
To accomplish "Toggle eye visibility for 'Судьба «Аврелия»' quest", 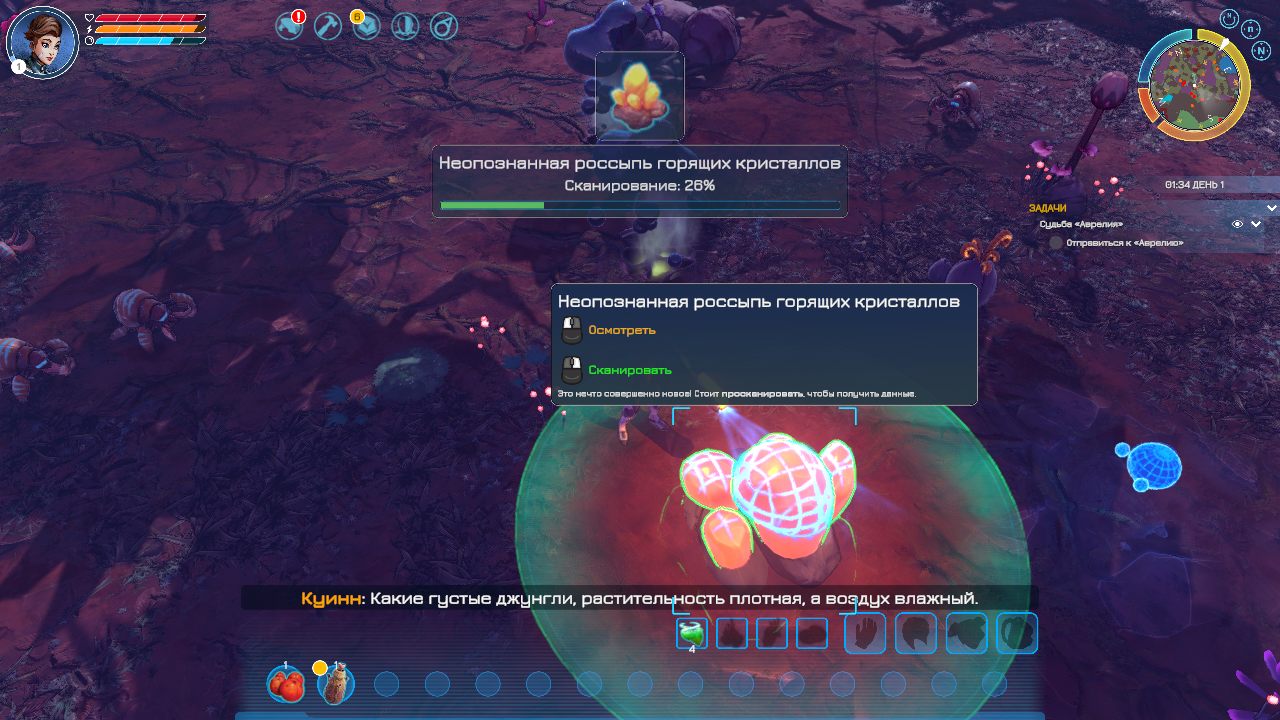I will pyautogui.click(x=1237, y=224).
